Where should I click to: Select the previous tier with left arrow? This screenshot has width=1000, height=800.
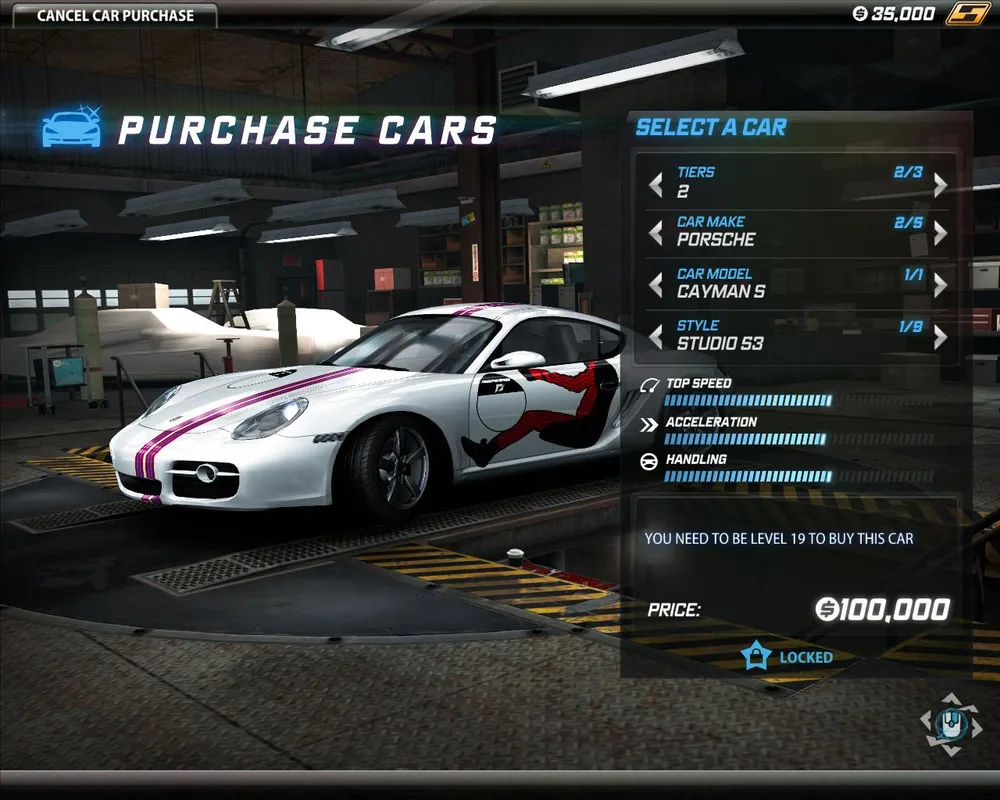tap(656, 184)
